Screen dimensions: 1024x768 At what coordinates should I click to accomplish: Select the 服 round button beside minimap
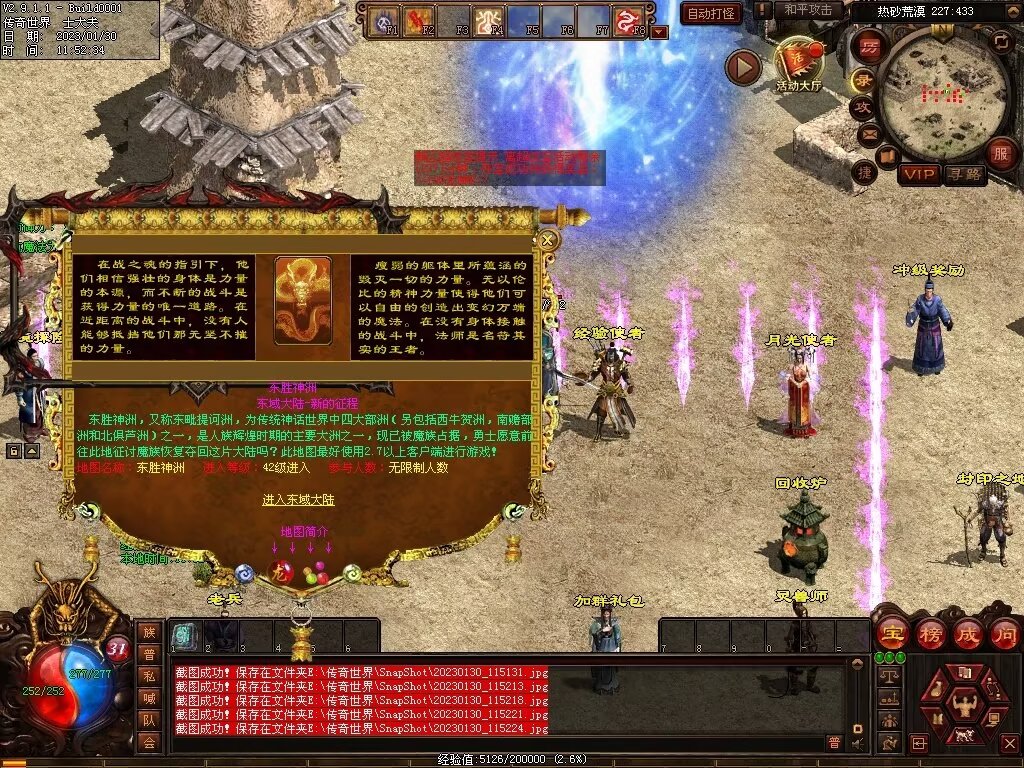[1000, 153]
